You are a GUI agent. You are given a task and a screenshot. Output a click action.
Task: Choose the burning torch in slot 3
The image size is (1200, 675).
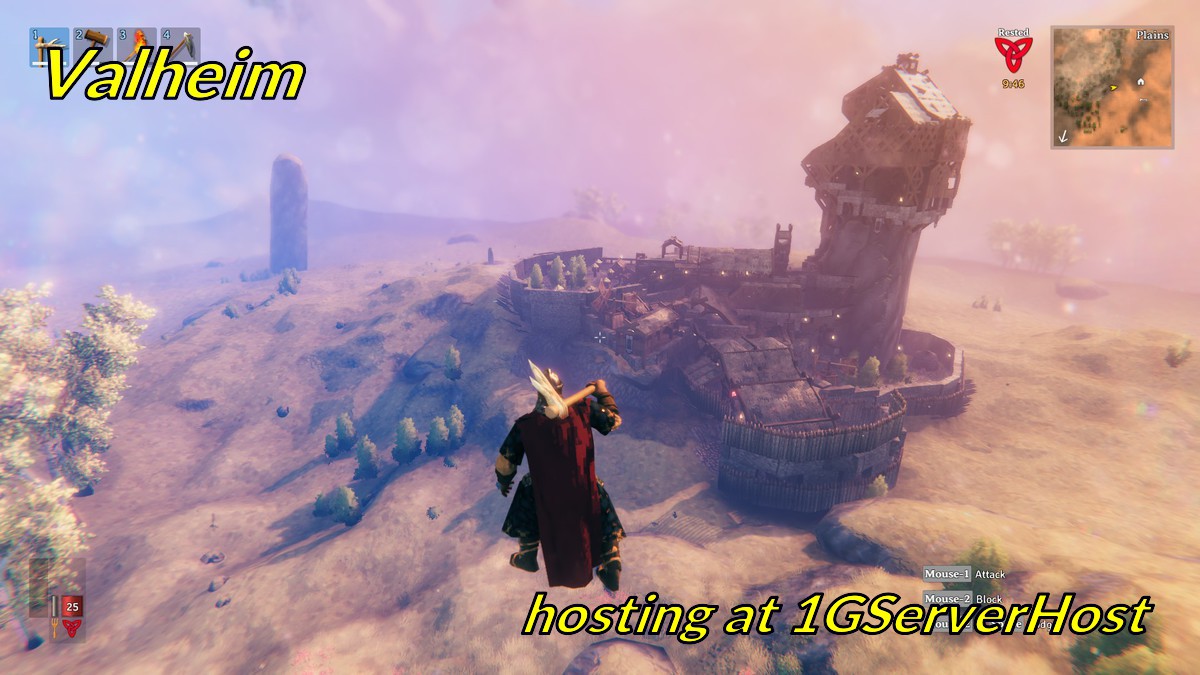[x=137, y=45]
